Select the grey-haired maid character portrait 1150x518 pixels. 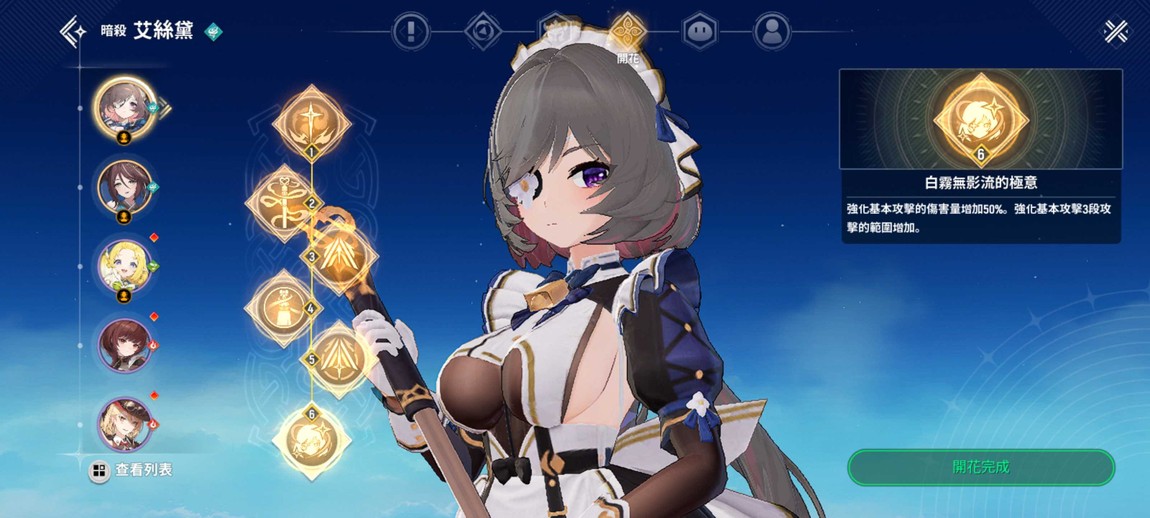[123, 105]
